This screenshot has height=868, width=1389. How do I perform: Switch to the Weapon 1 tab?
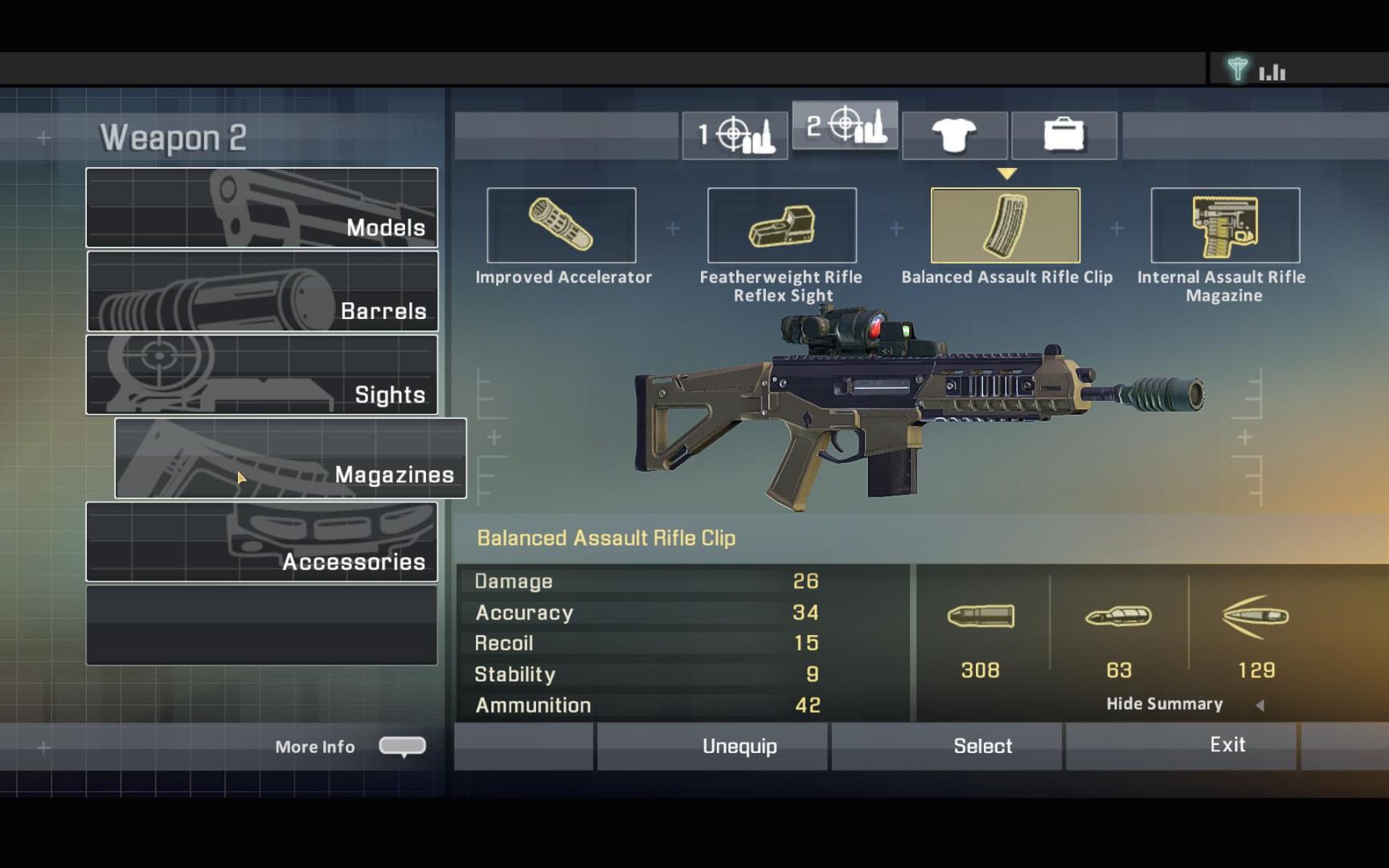(x=735, y=135)
